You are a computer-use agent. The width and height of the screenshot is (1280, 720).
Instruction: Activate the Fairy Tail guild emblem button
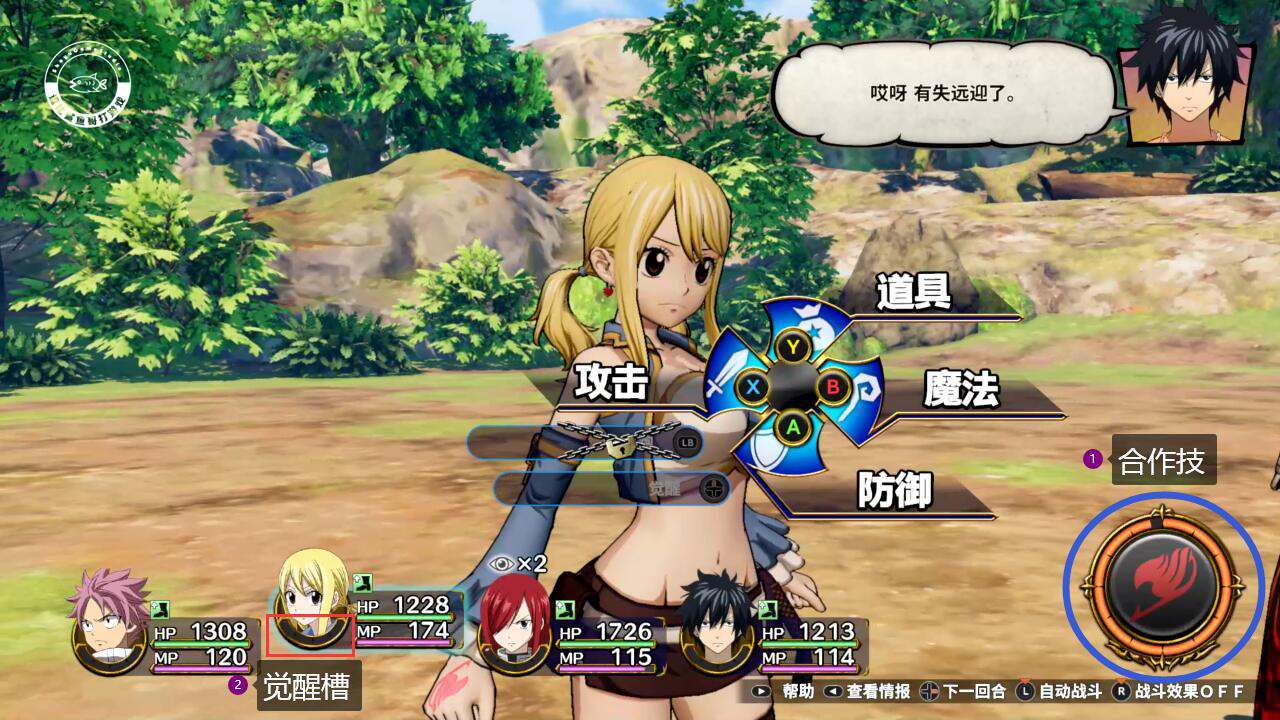[1162, 585]
